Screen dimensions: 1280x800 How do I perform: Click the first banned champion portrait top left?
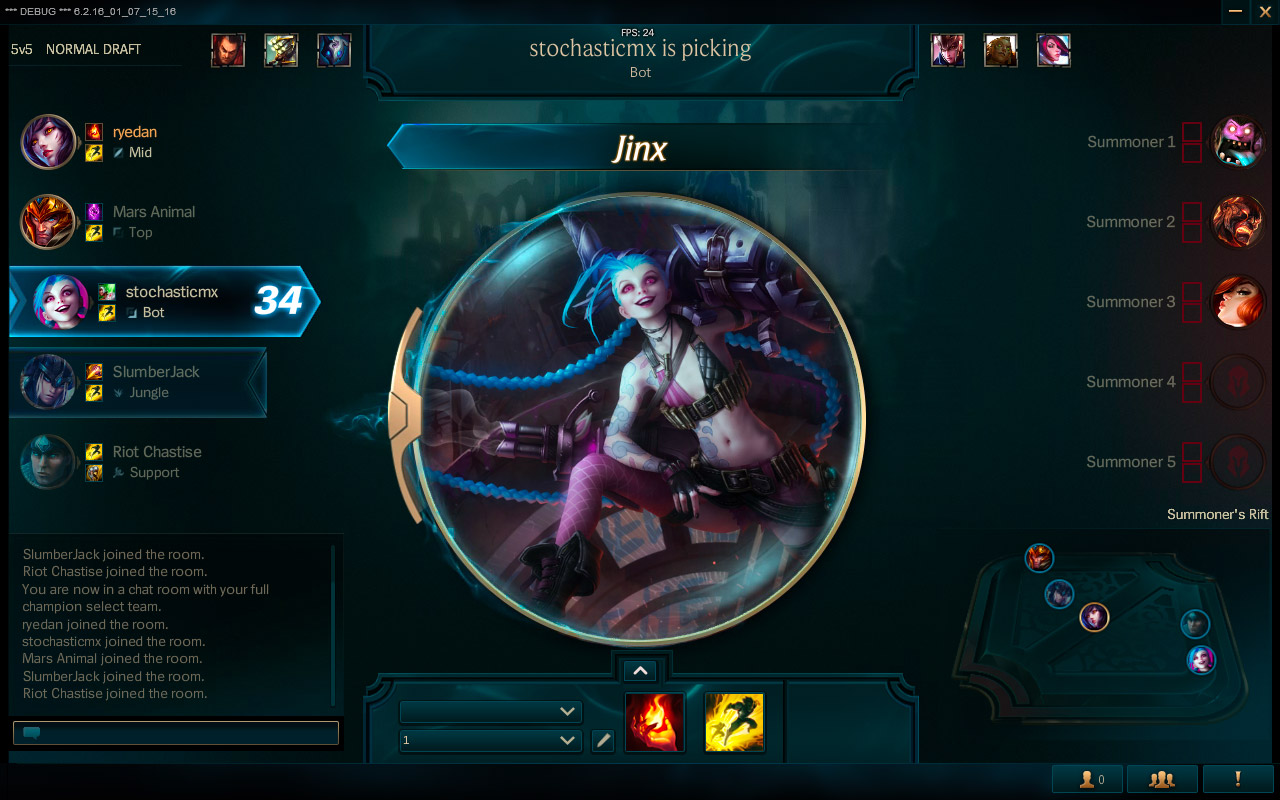click(228, 50)
